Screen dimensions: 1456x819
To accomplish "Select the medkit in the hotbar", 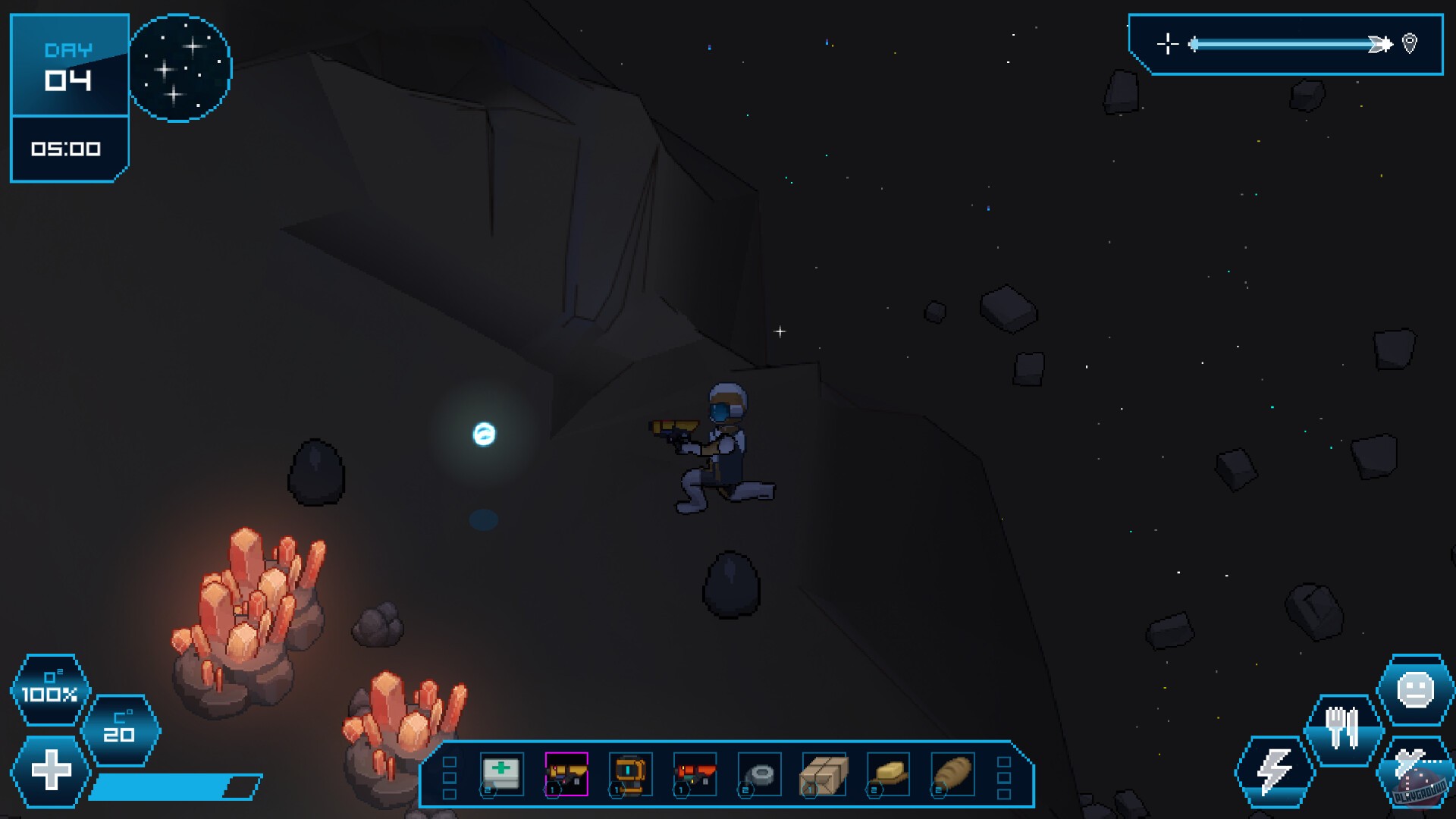I will (x=500, y=773).
